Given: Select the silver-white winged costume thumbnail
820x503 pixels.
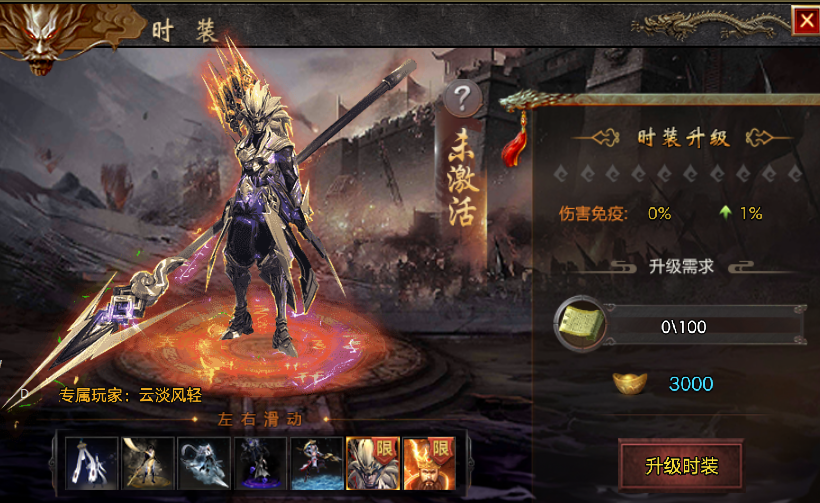Looking at the screenshot, I should (x=204, y=463).
